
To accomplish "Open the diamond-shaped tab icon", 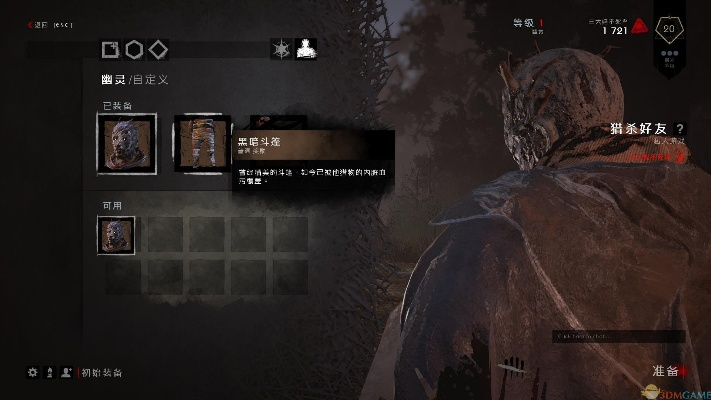I will (157, 49).
